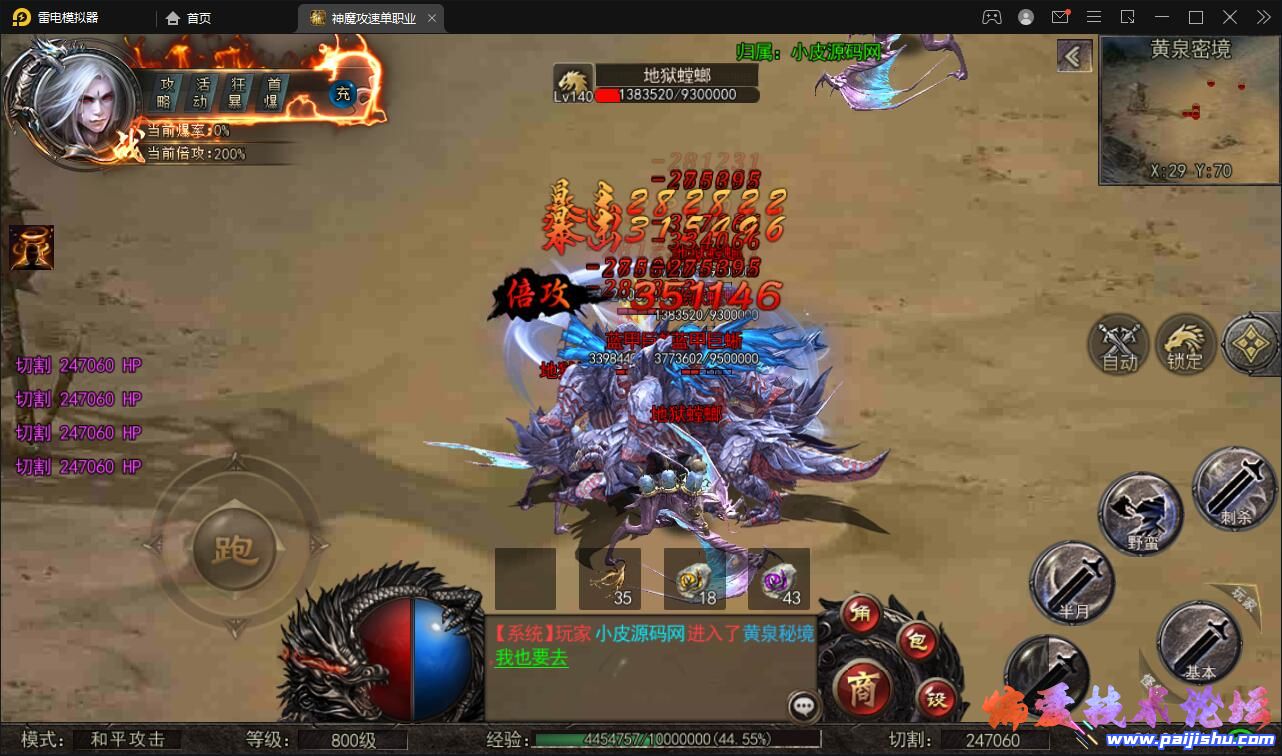Open the 黄泉密境 minimap

click(x=1189, y=111)
